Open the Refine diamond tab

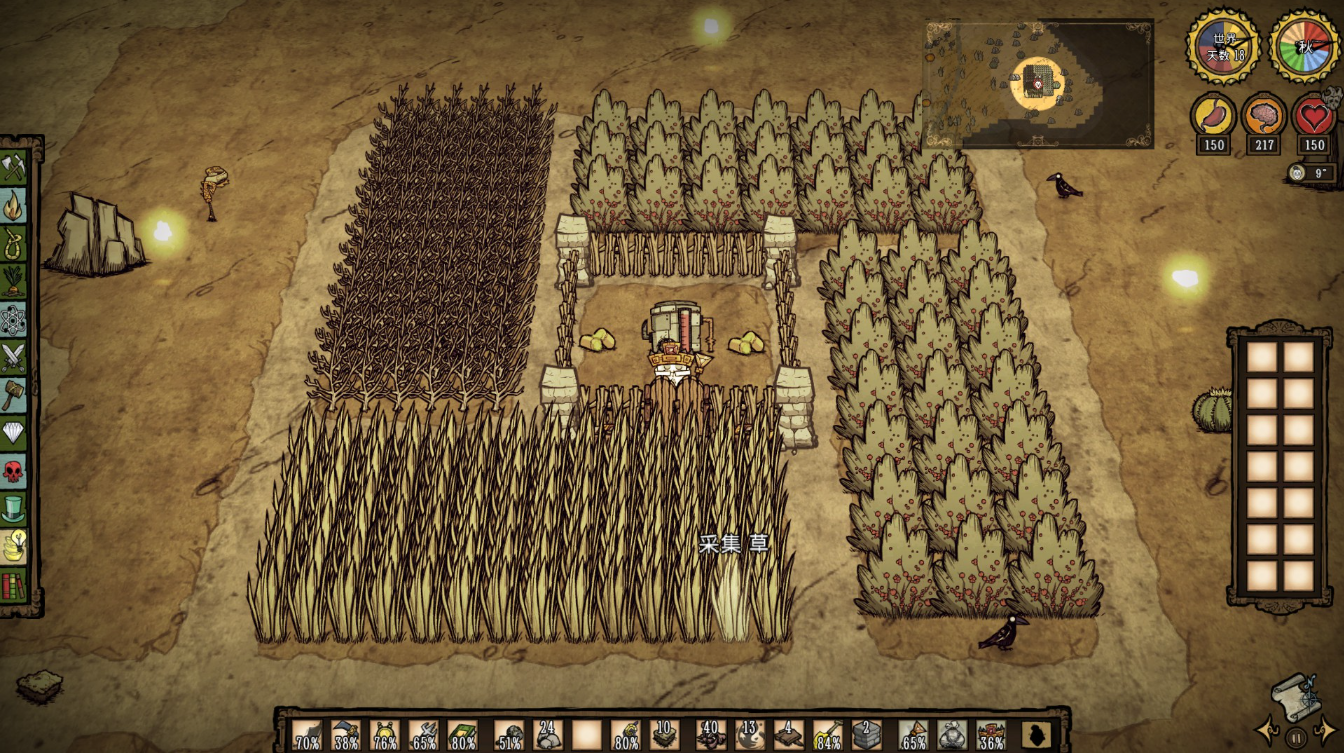click(x=14, y=433)
